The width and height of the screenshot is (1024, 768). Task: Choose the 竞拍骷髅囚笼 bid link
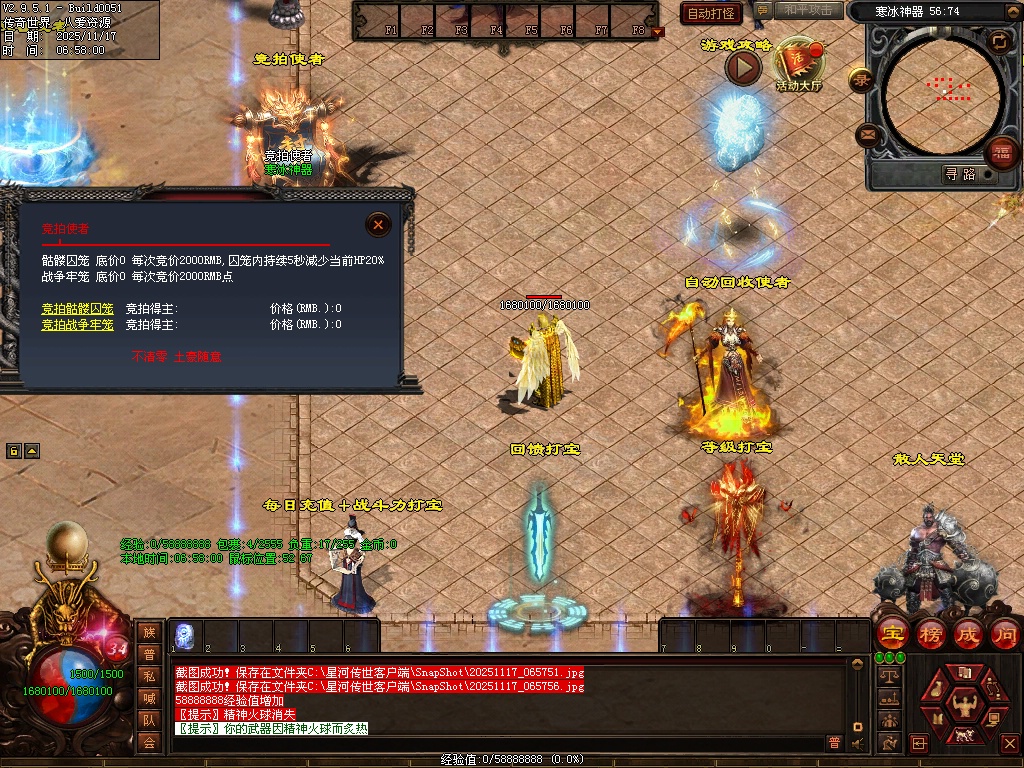77,308
